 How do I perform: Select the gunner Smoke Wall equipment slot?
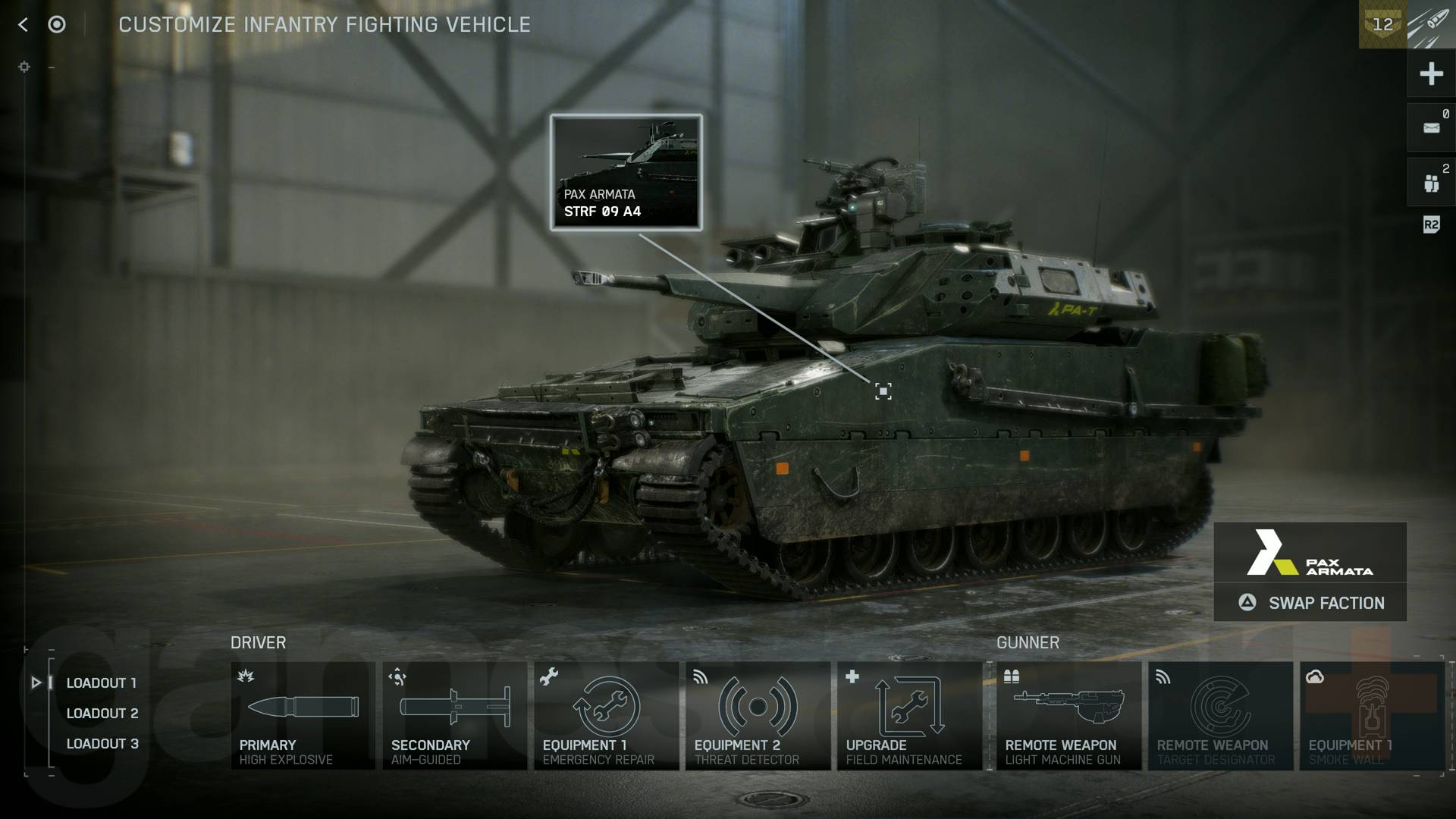coord(1371,715)
